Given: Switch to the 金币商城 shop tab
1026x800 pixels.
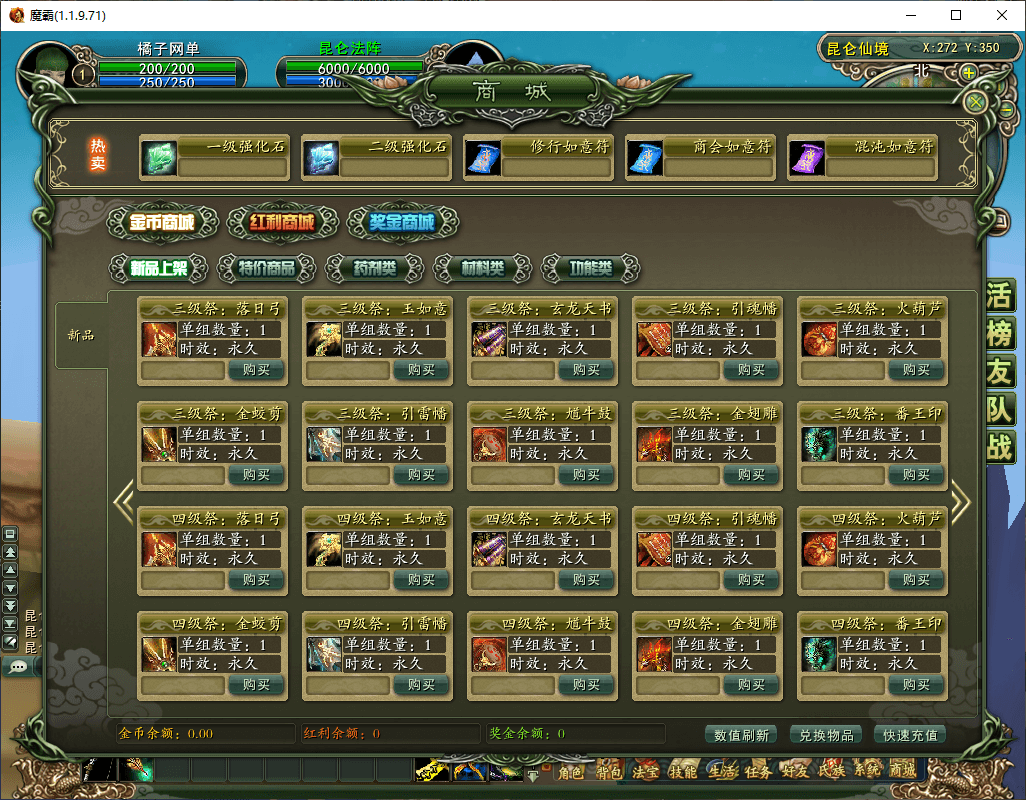Looking at the screenshot, I should tap(160, 222).
